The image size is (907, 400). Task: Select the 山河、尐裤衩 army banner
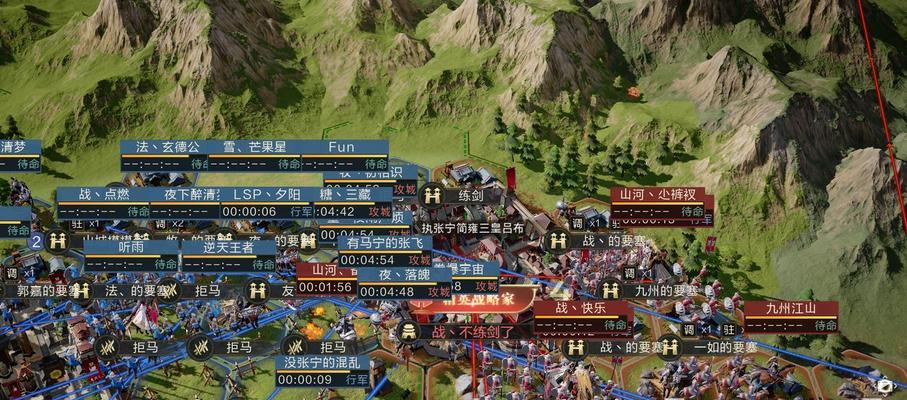click(x=656, y=196)
